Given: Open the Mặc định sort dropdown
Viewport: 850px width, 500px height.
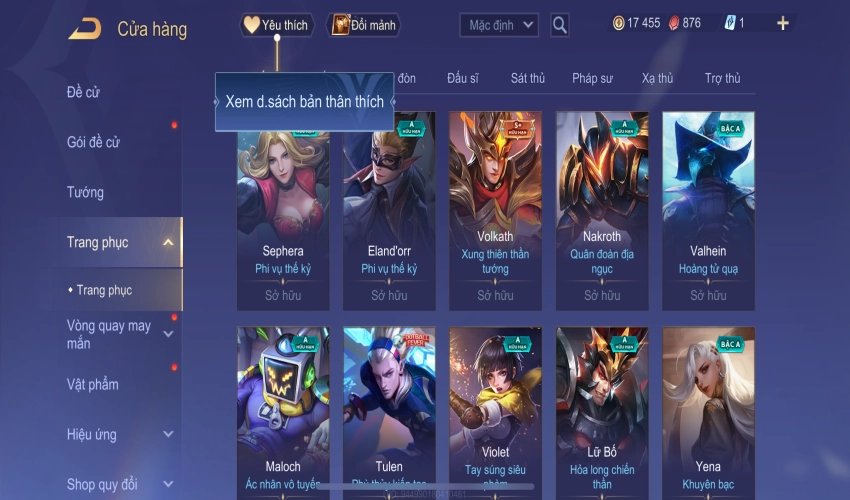Looking at the screenshot, I should (499, 25).
